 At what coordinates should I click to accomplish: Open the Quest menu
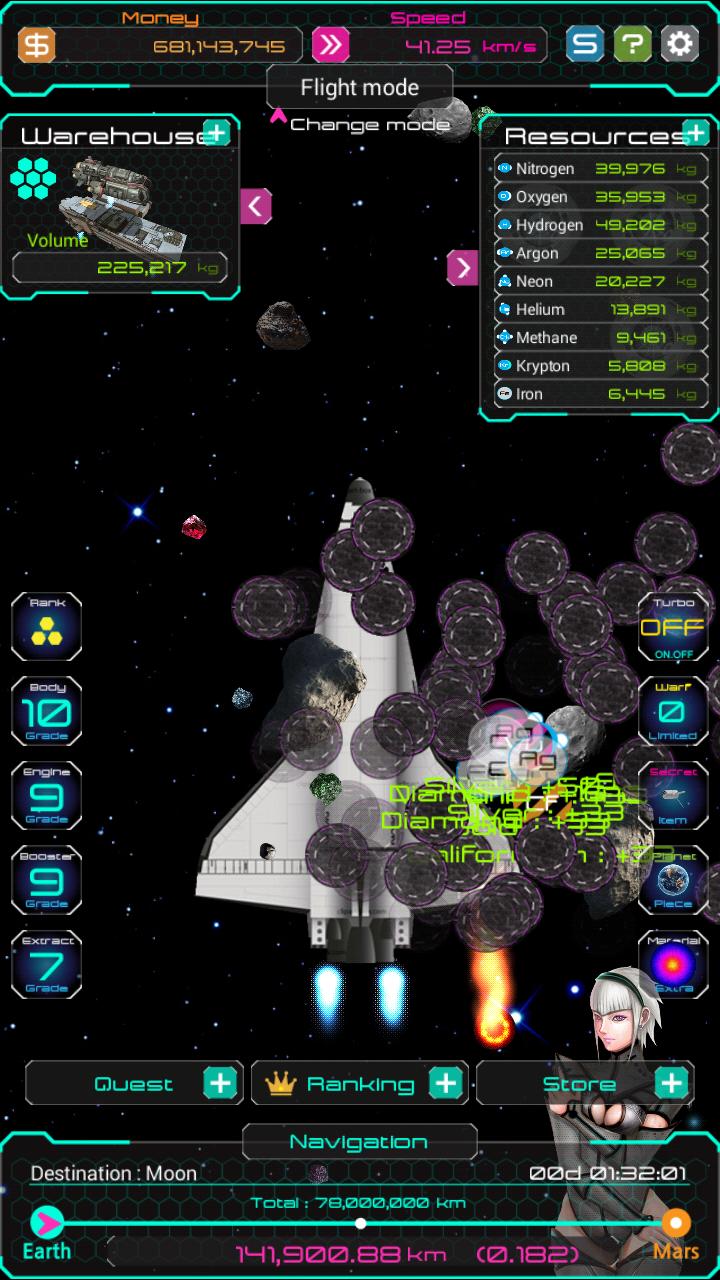point(134,1083)
